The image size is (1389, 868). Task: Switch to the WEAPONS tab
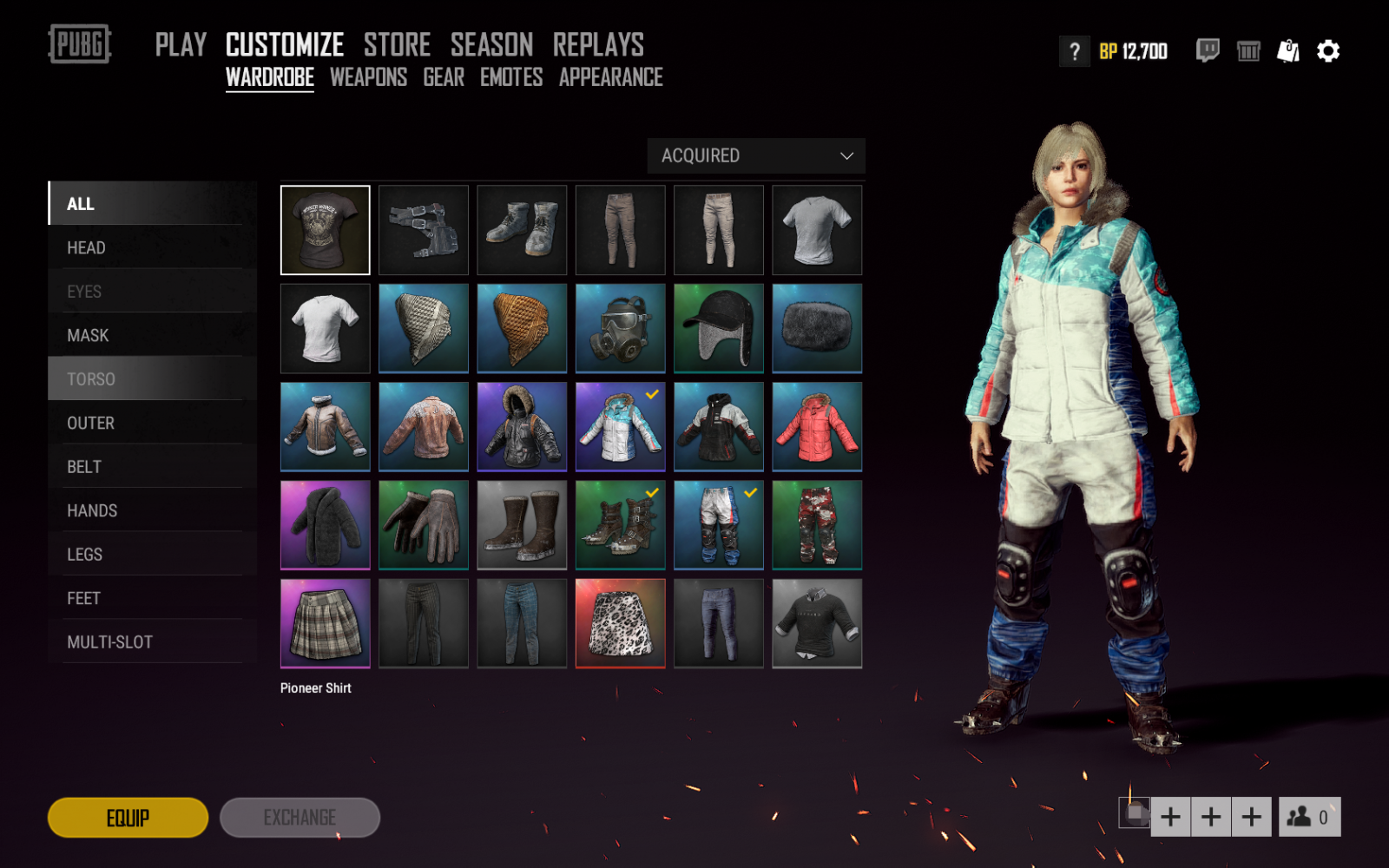(368, 77)
